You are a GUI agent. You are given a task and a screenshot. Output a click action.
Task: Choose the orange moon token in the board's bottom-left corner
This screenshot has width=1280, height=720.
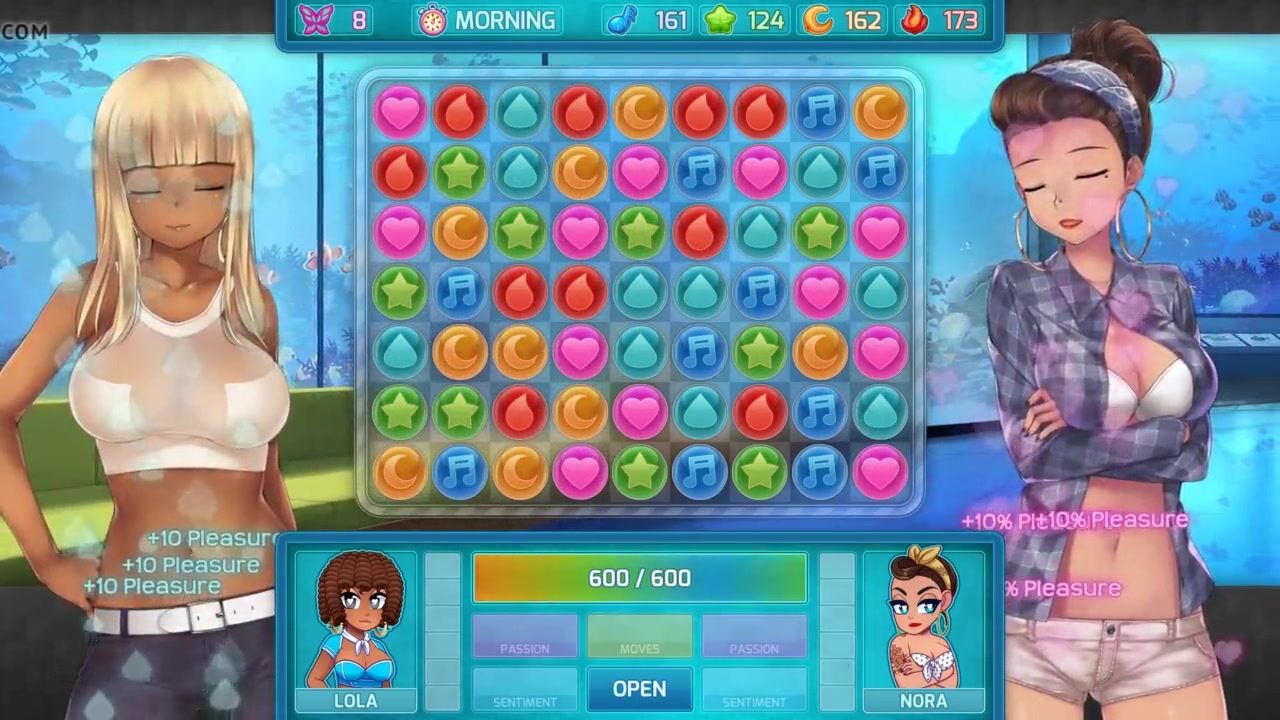pos(400,472)
